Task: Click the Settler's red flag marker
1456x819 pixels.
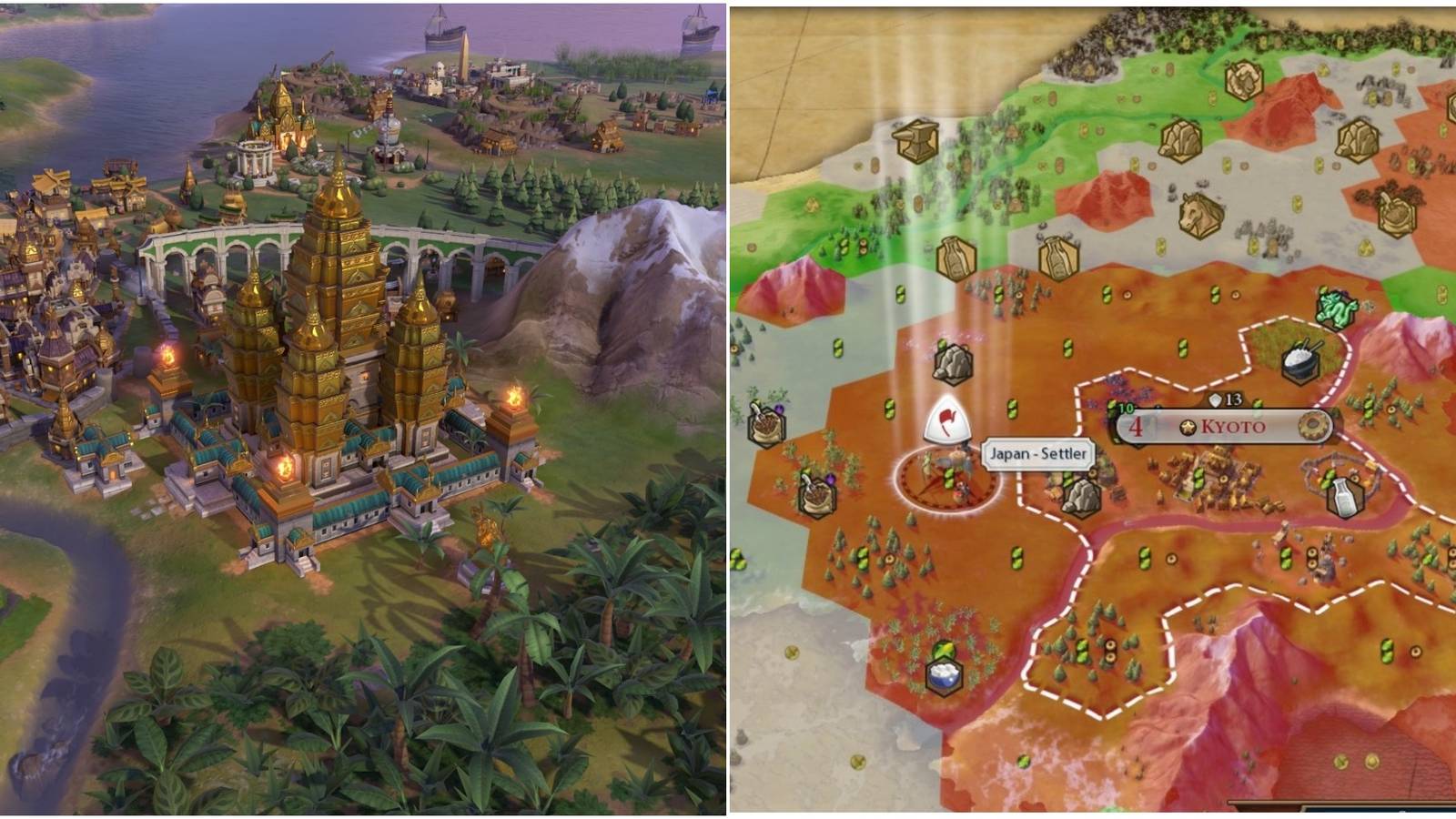Action: 946,420
